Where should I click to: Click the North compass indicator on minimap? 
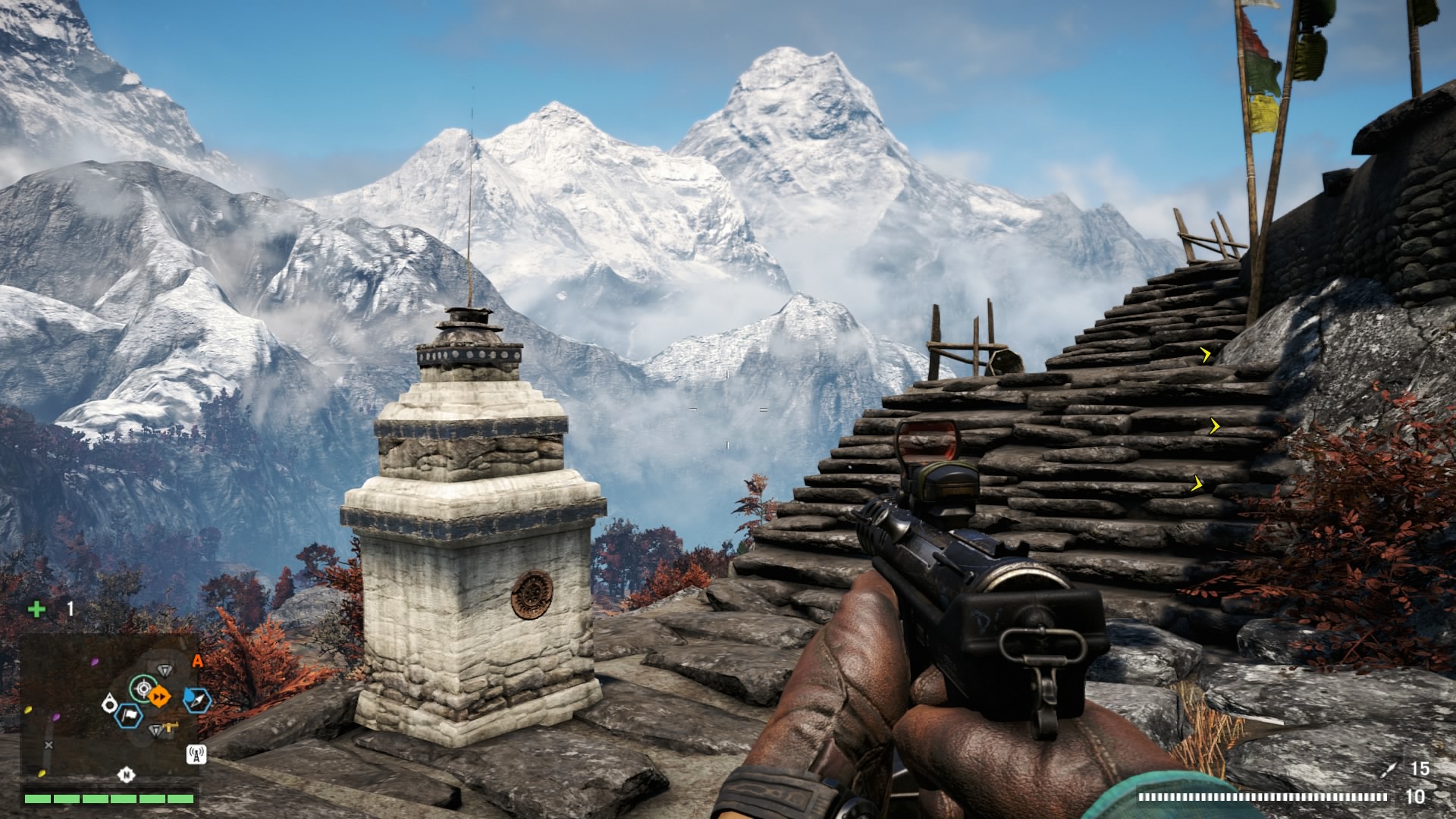tap(126, 774)
